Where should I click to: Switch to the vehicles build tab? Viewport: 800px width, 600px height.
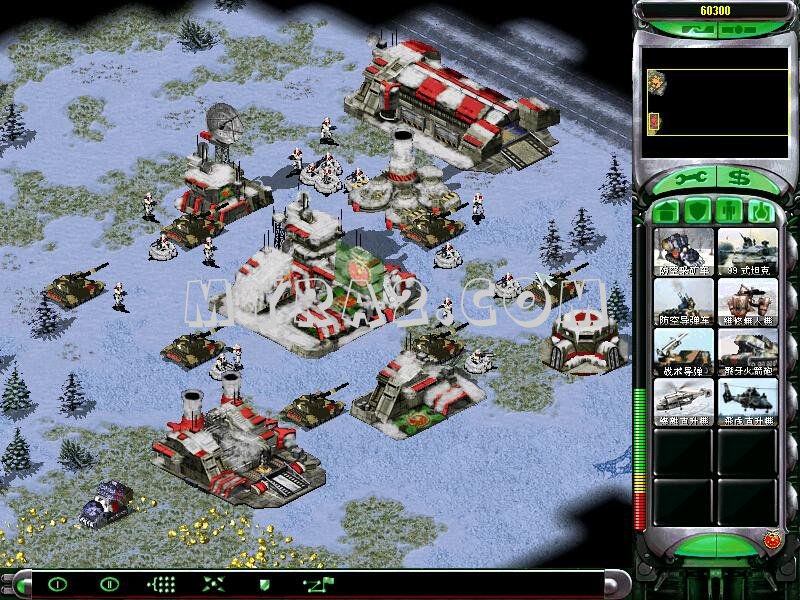pyautogui.click(x=762, y=212)
